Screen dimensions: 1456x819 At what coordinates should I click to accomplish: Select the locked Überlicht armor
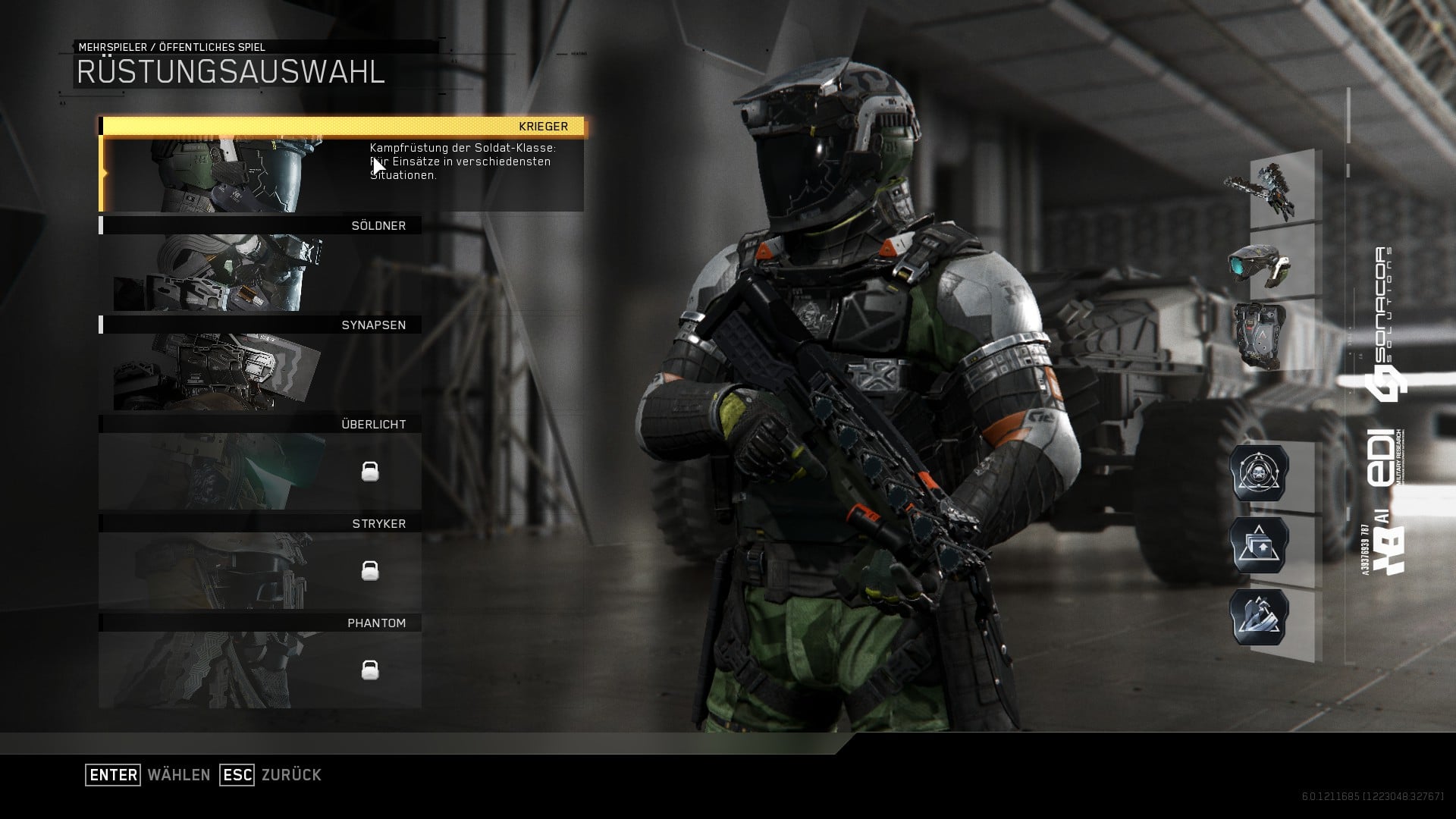[260, 463]
